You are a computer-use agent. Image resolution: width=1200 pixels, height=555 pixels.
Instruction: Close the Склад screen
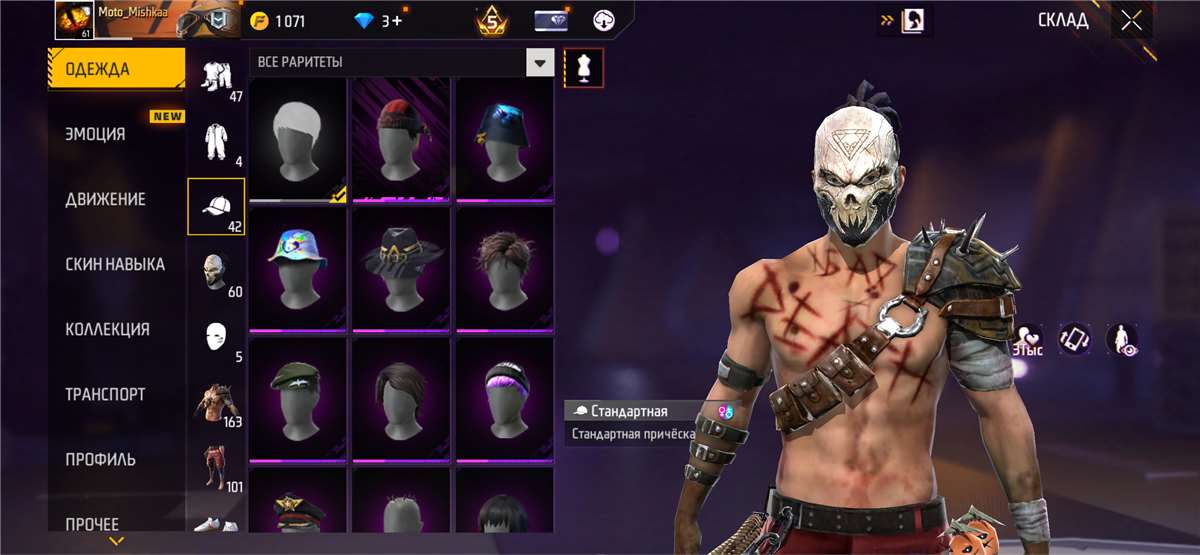tap(1131, 21)
